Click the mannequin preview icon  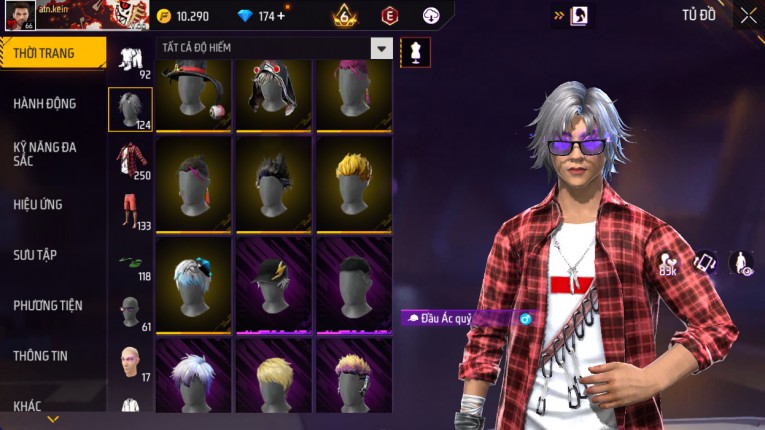click(415, 51)
